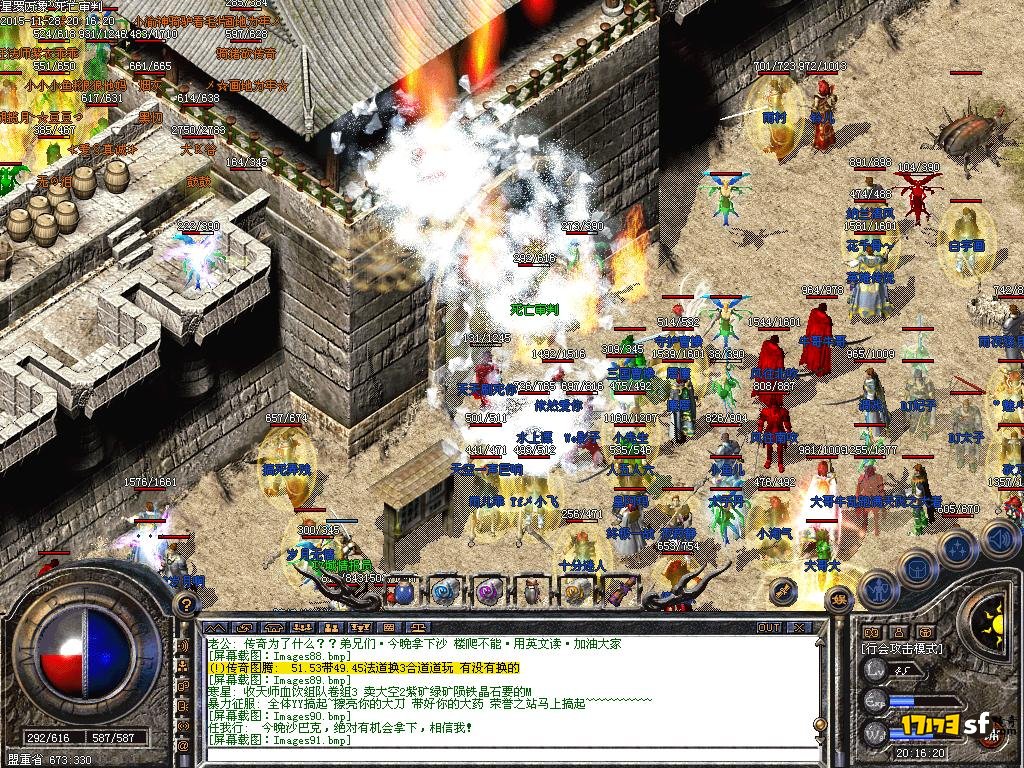Image resolution: width=1024 pixels, height=768 pixels.
Task: Click the chat panel's X close button
Action: pos(799,627)
